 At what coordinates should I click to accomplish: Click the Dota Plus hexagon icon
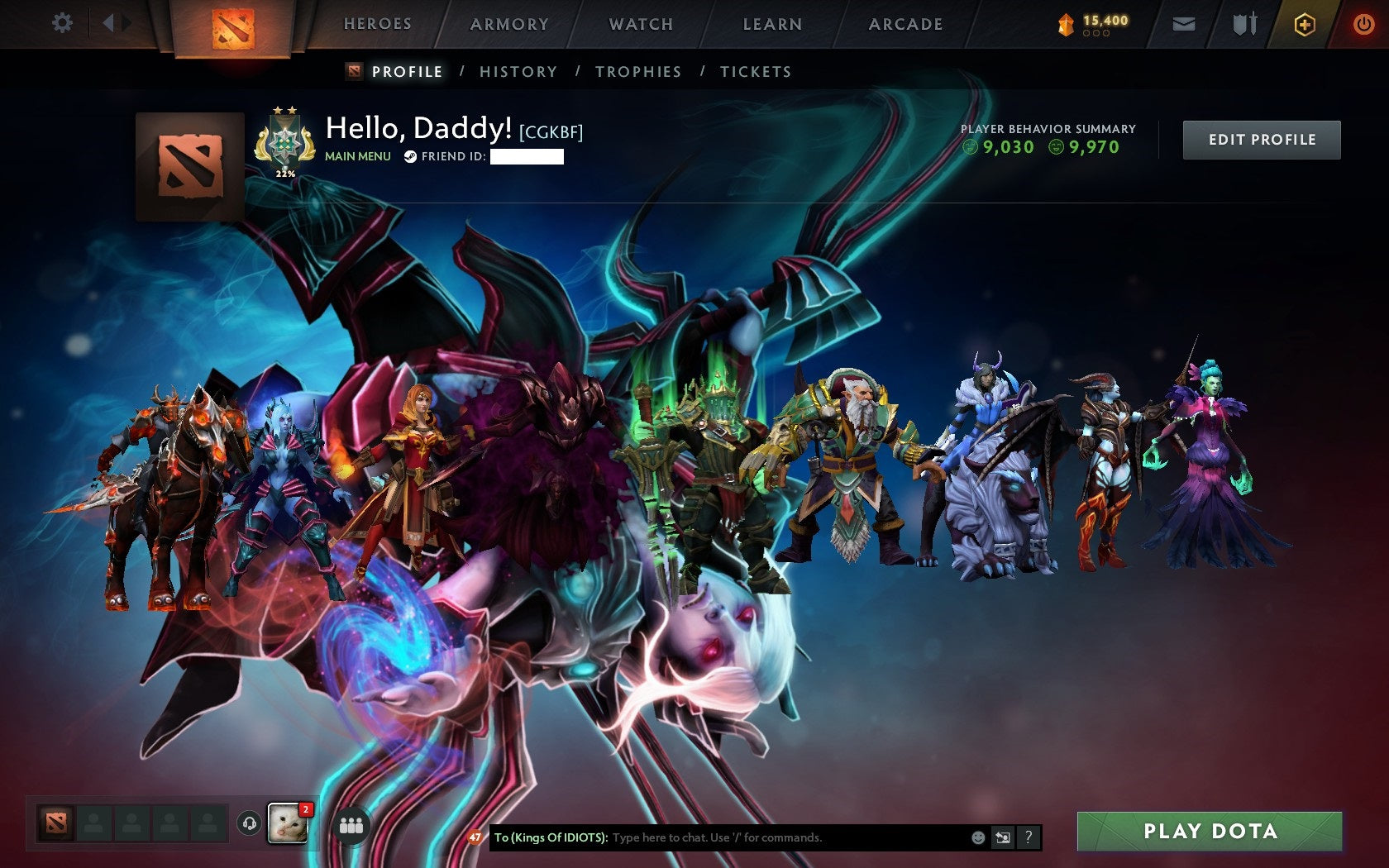(1305, 24)
